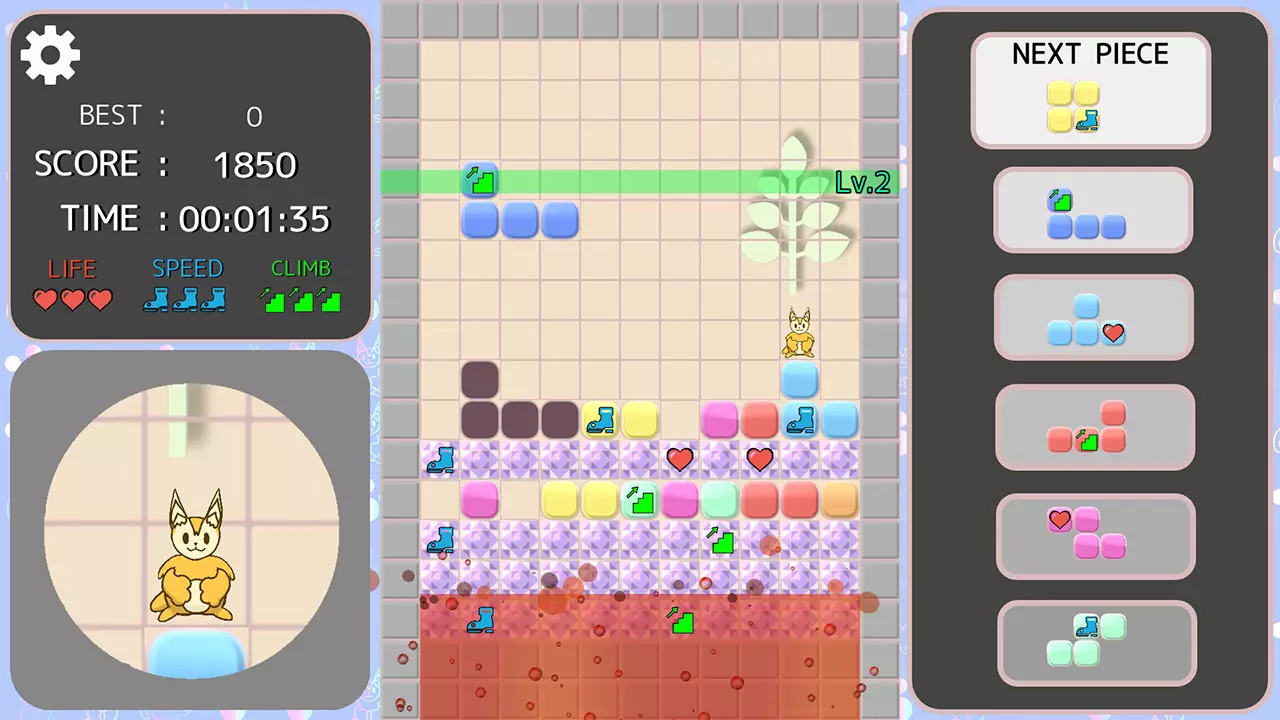Click the cat character standing on the board

coord(798,333)
